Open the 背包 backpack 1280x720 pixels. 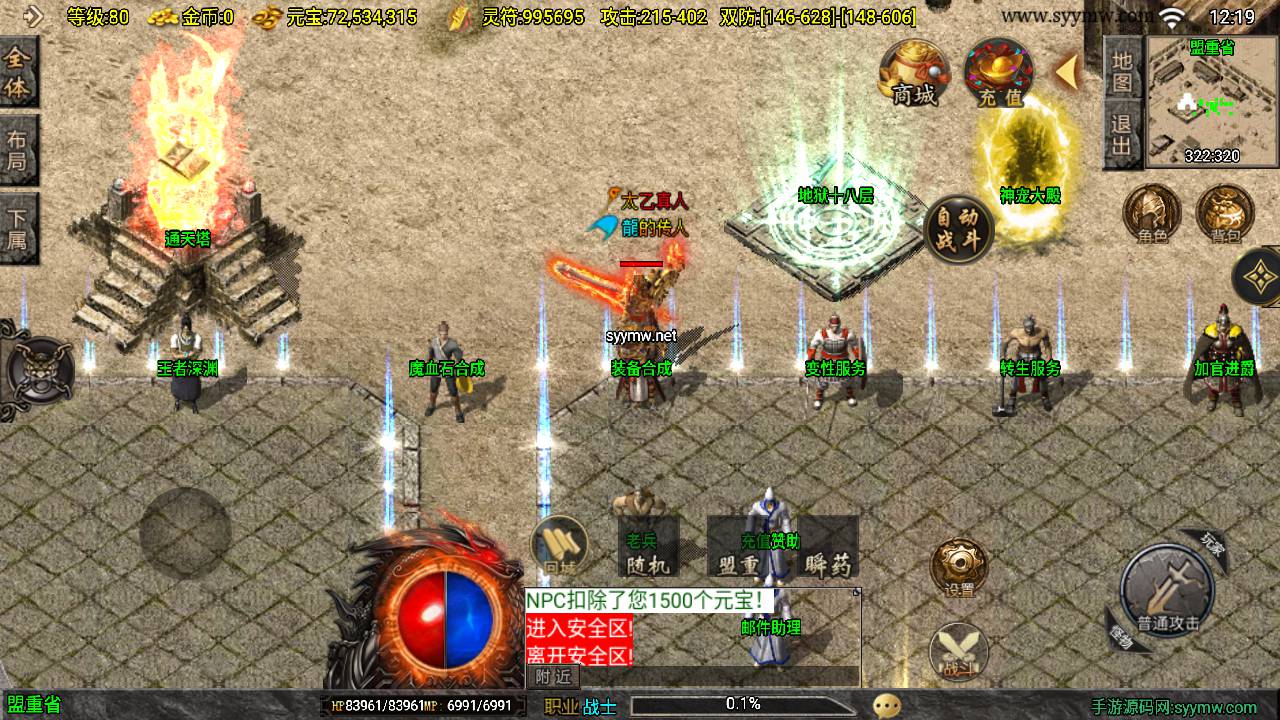(1225, 214)
